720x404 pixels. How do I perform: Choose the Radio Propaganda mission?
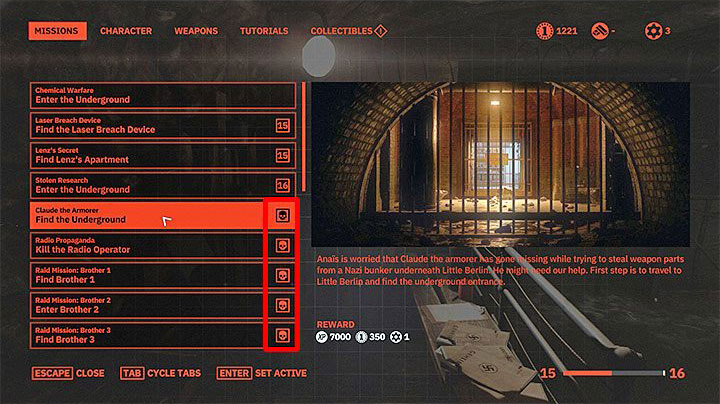(150, 245)
